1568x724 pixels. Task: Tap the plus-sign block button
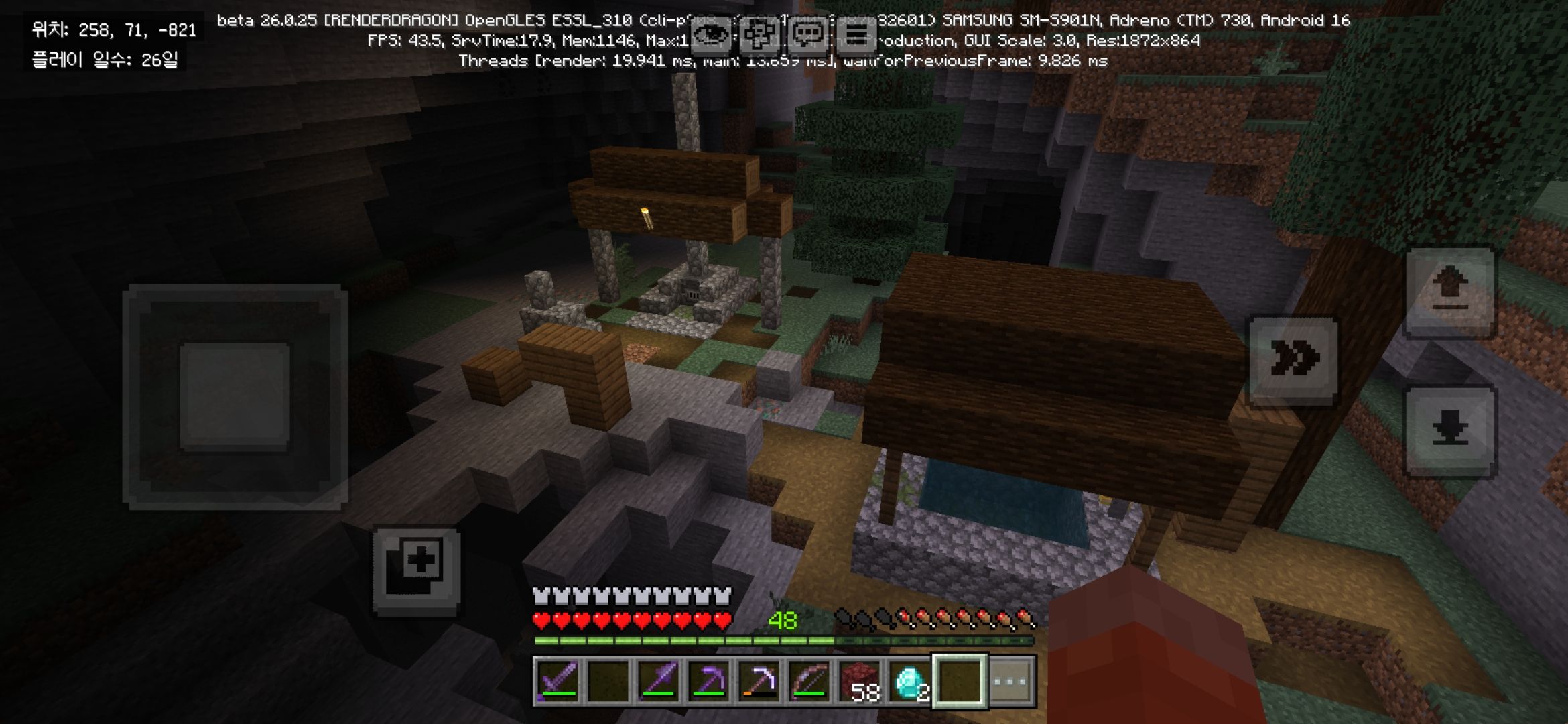pyautogui.click(x=417, y=570)
